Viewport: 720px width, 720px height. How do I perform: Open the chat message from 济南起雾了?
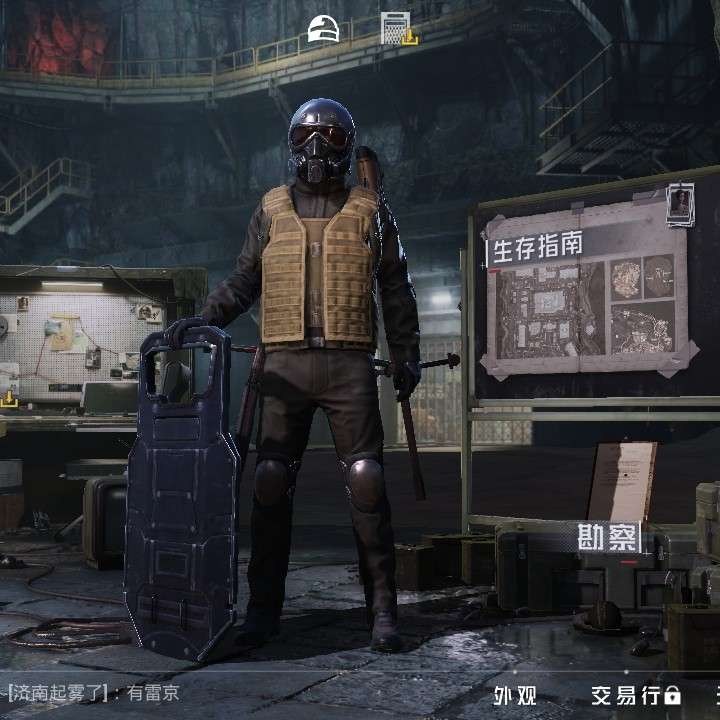[93, 692]
